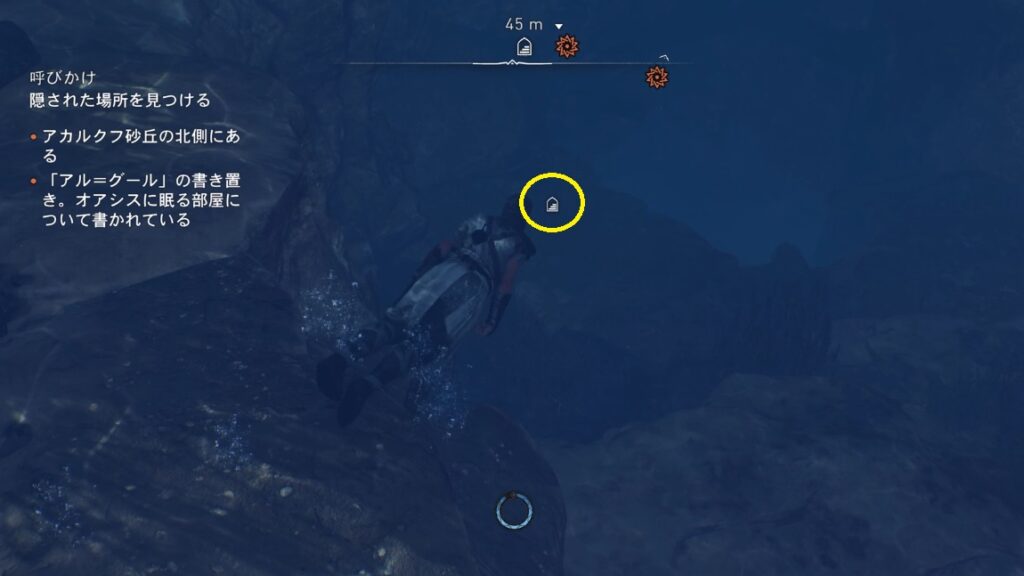The image size is (1024, 576).
Task: Select the tomb icon on the compass bar
Action: click(x=523, y=46)
